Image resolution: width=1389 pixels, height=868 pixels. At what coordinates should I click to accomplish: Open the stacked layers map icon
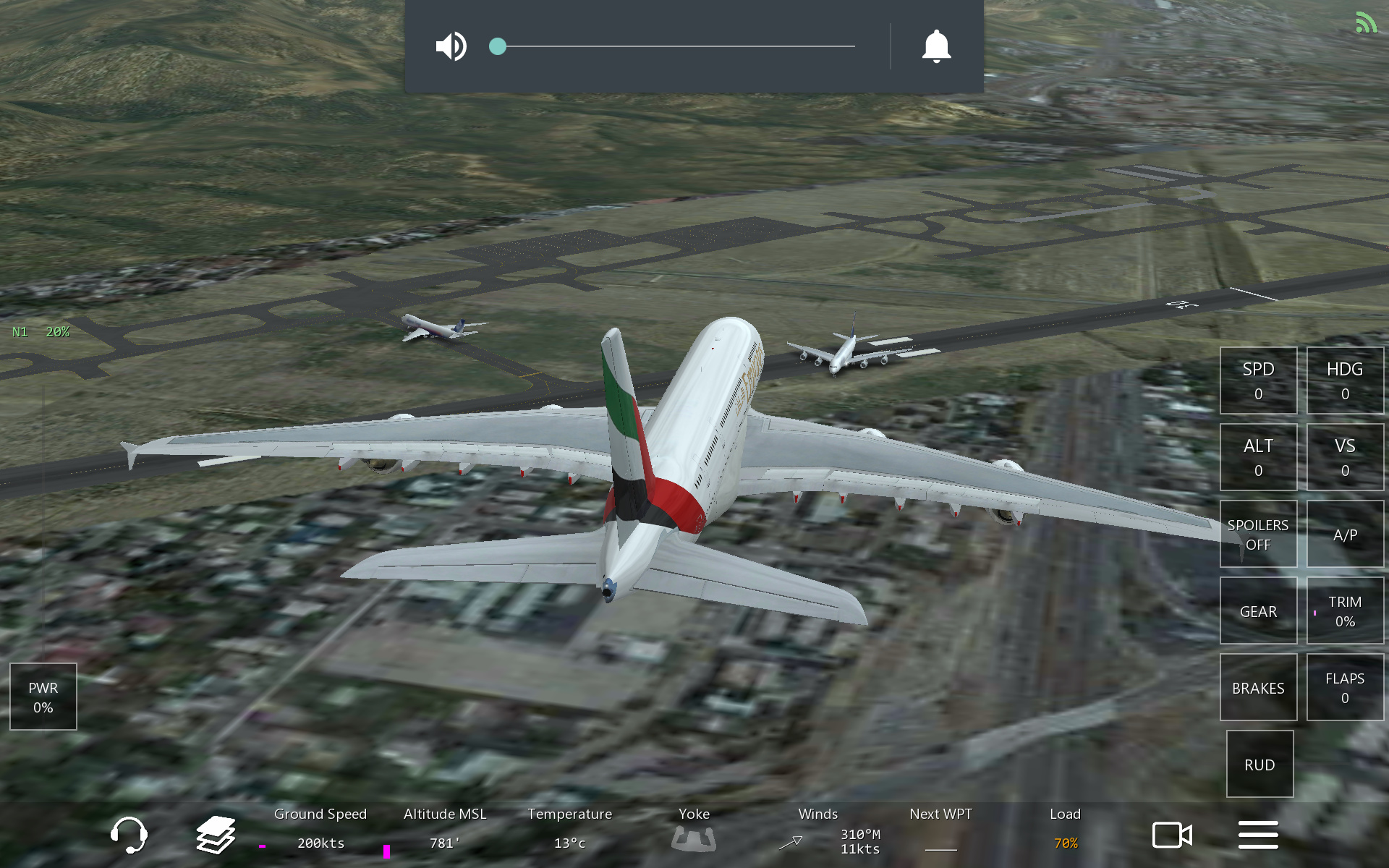(x=216, y=835)
